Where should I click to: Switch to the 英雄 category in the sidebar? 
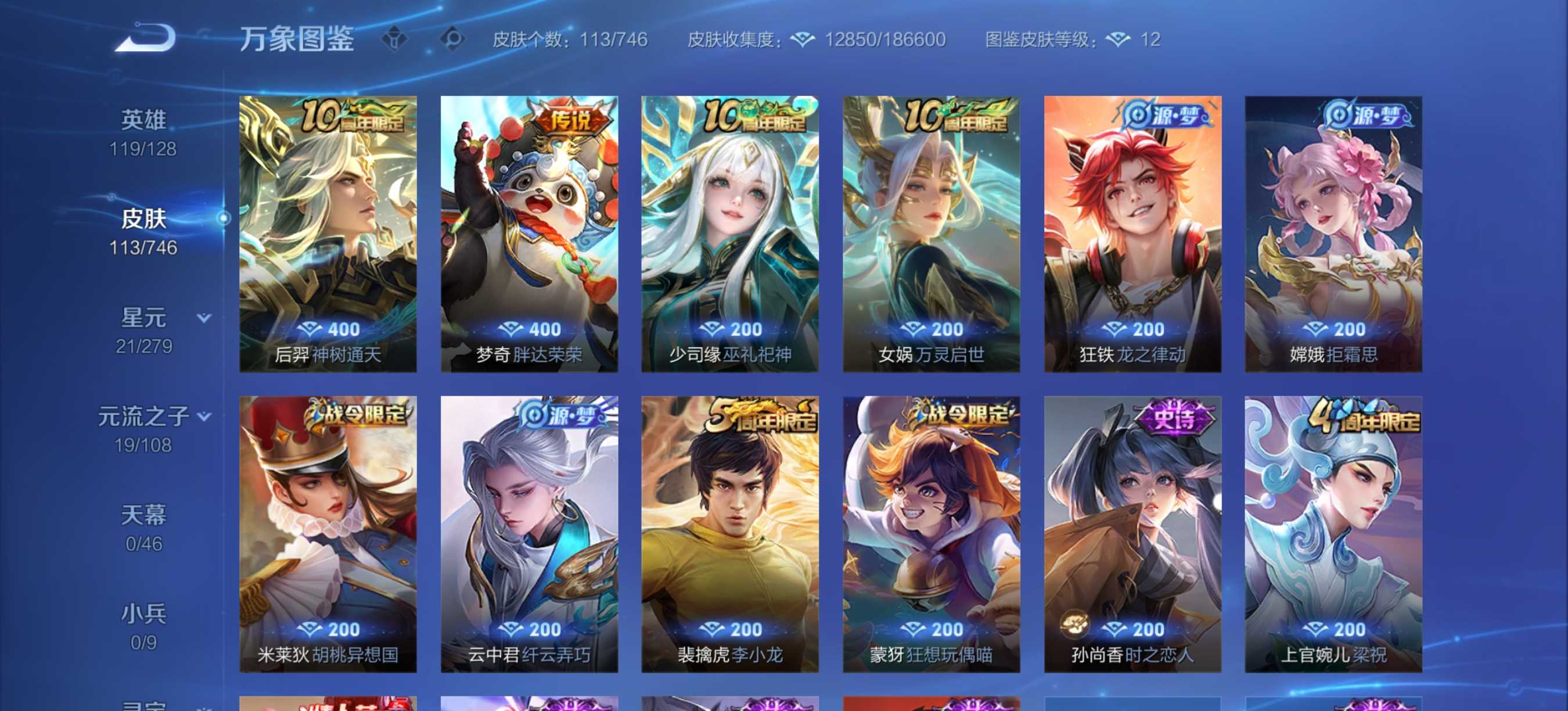click(x=143, y=119)
